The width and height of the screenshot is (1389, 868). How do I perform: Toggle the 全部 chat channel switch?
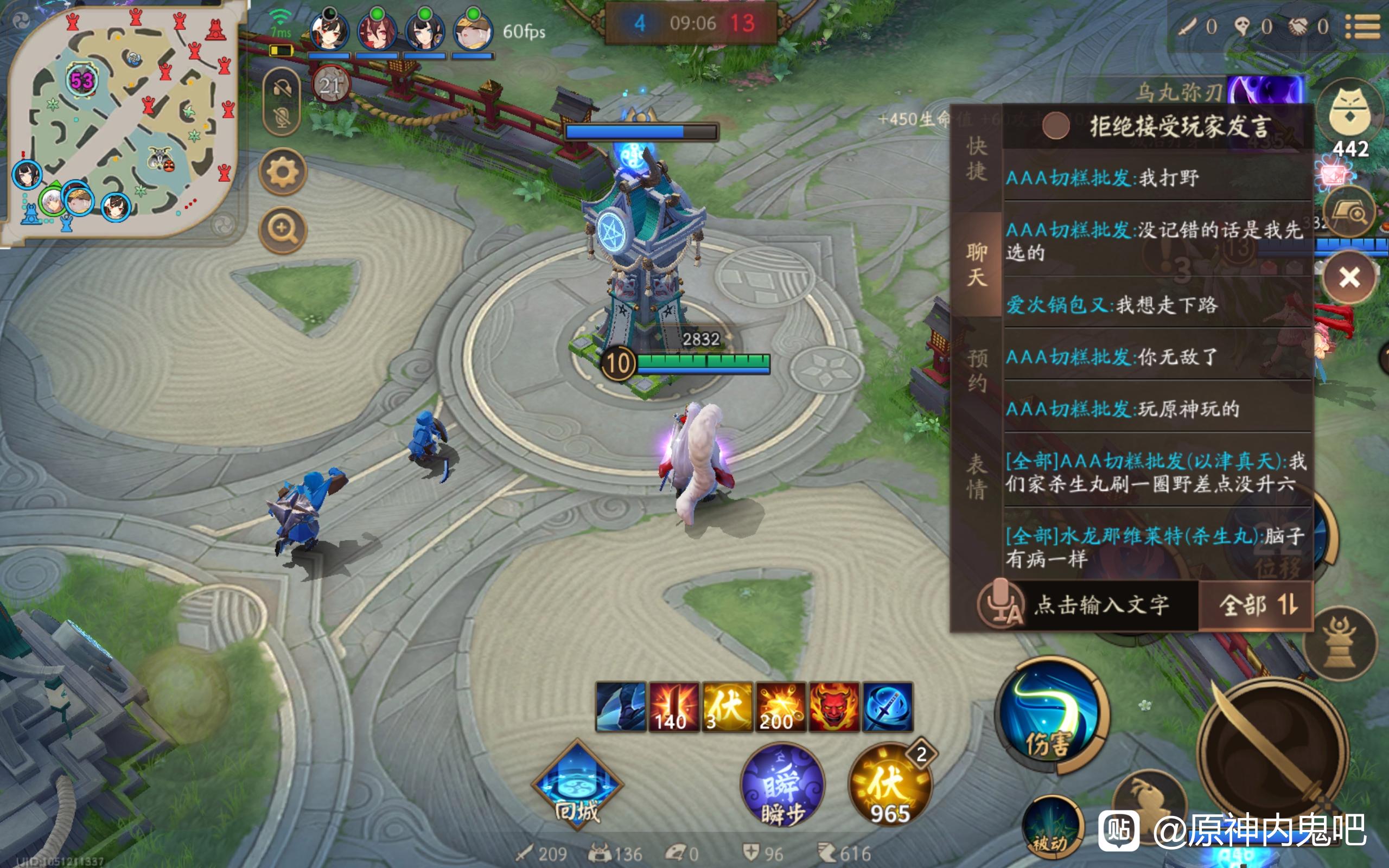1257,605
